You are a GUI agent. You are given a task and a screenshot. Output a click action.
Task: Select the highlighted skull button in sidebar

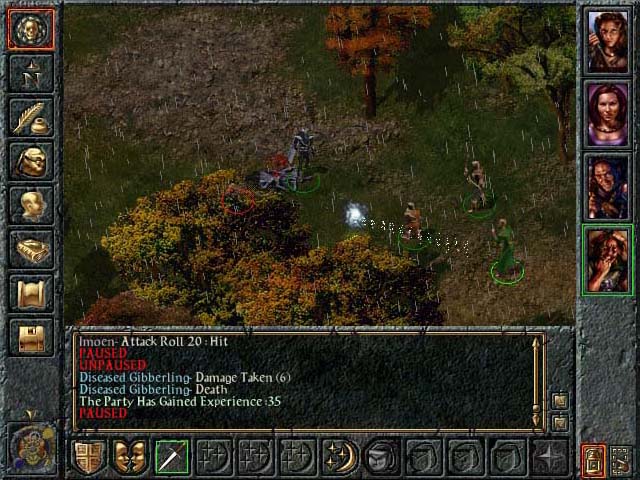coord(31,29)
